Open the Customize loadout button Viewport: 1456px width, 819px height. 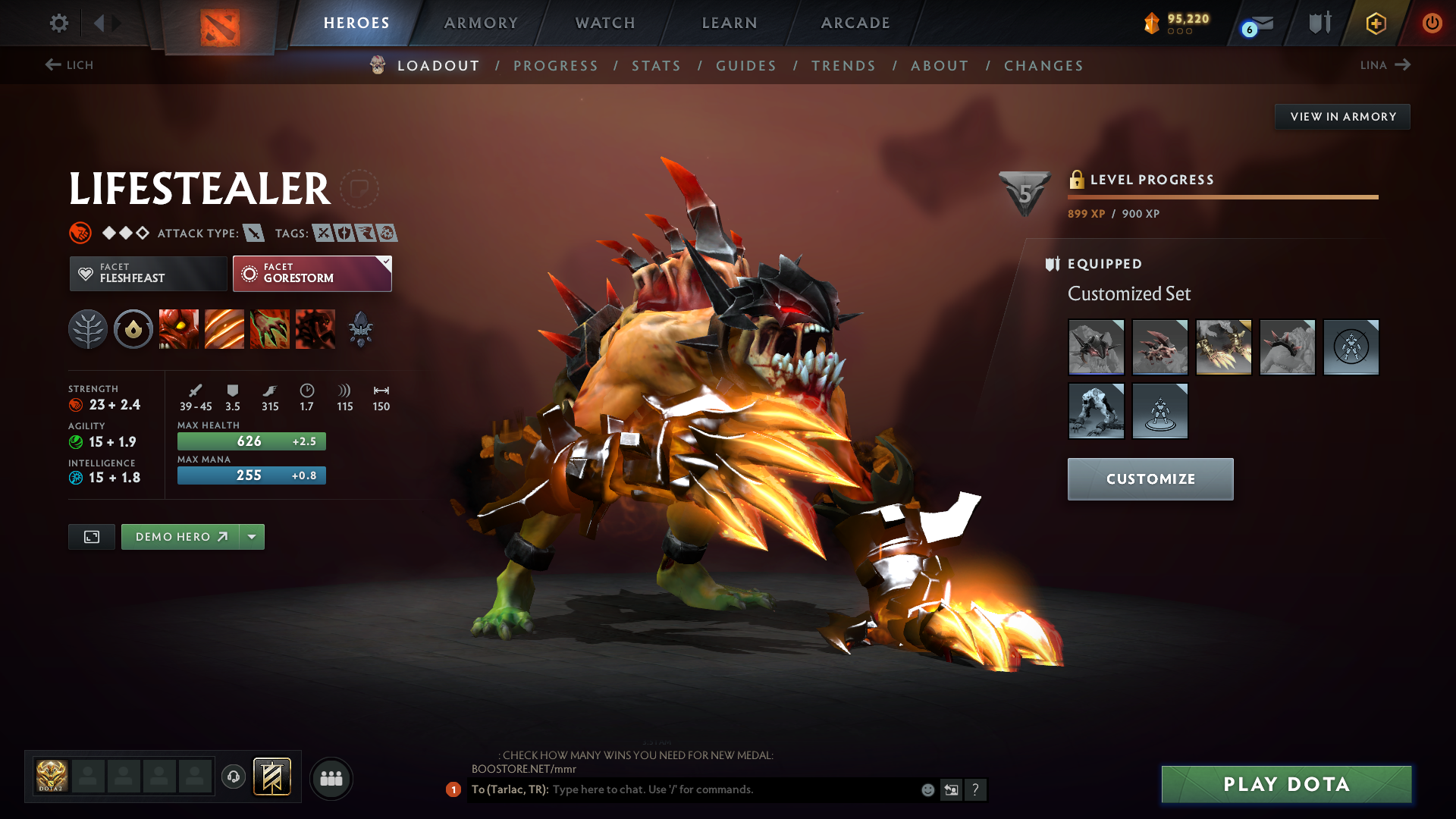1150,479
